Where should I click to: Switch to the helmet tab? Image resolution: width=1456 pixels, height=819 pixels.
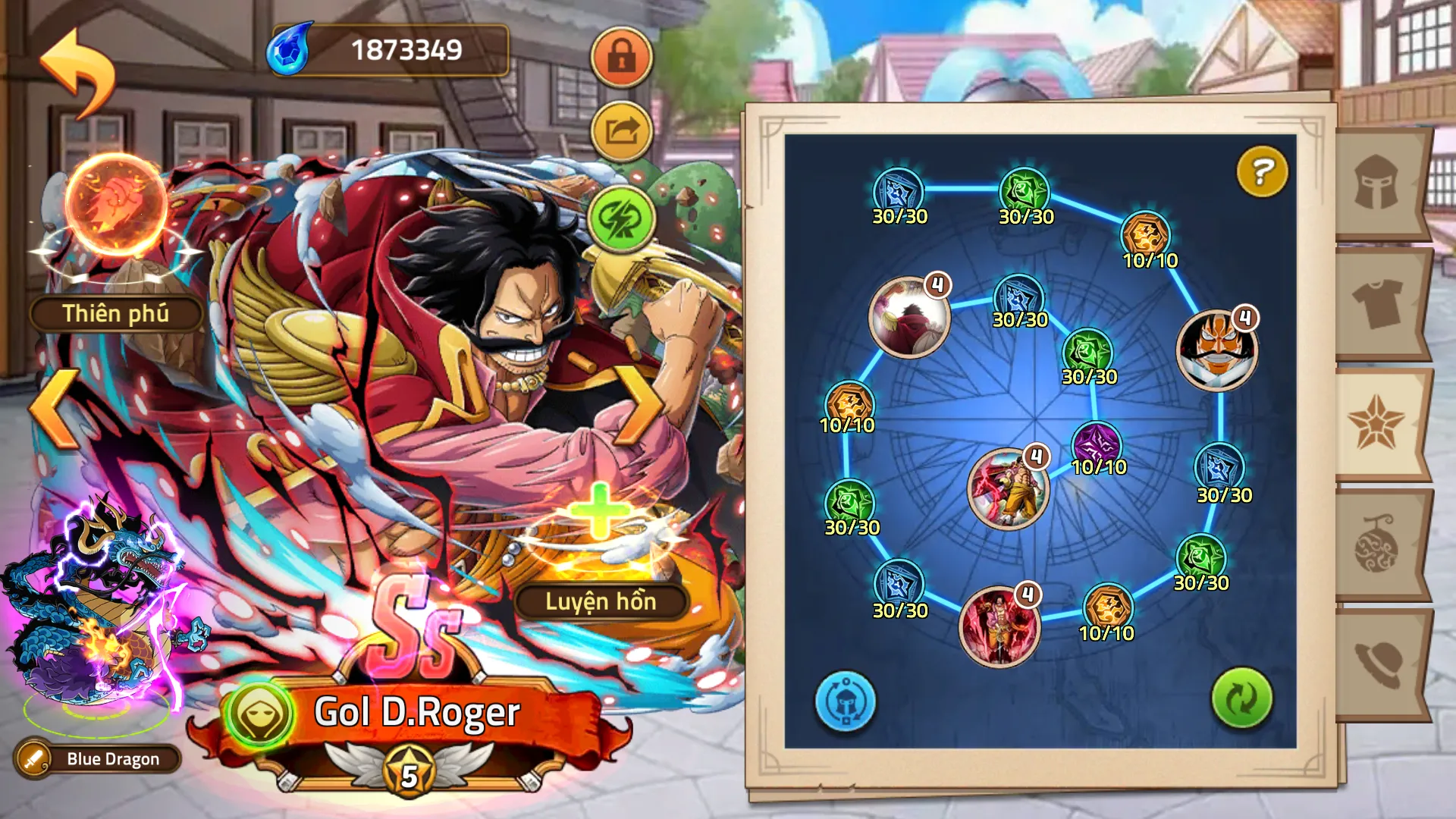[1377, 183]
